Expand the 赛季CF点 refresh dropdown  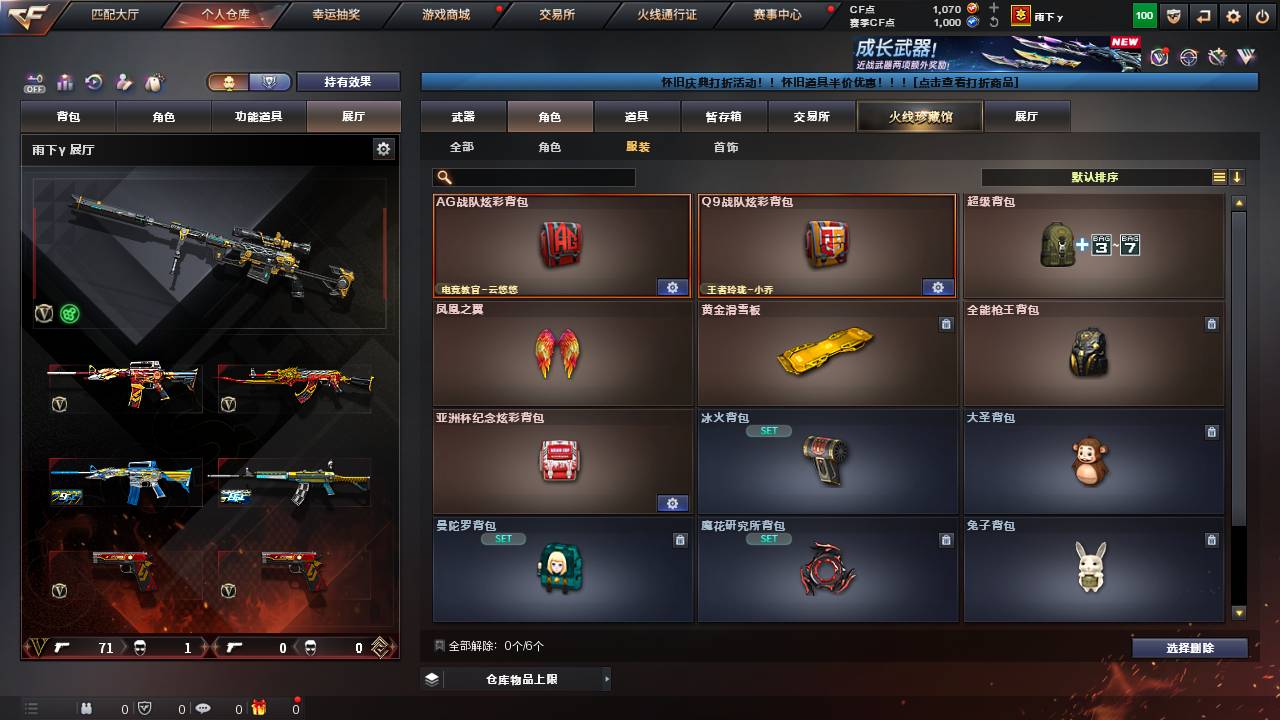coord(994,24)
